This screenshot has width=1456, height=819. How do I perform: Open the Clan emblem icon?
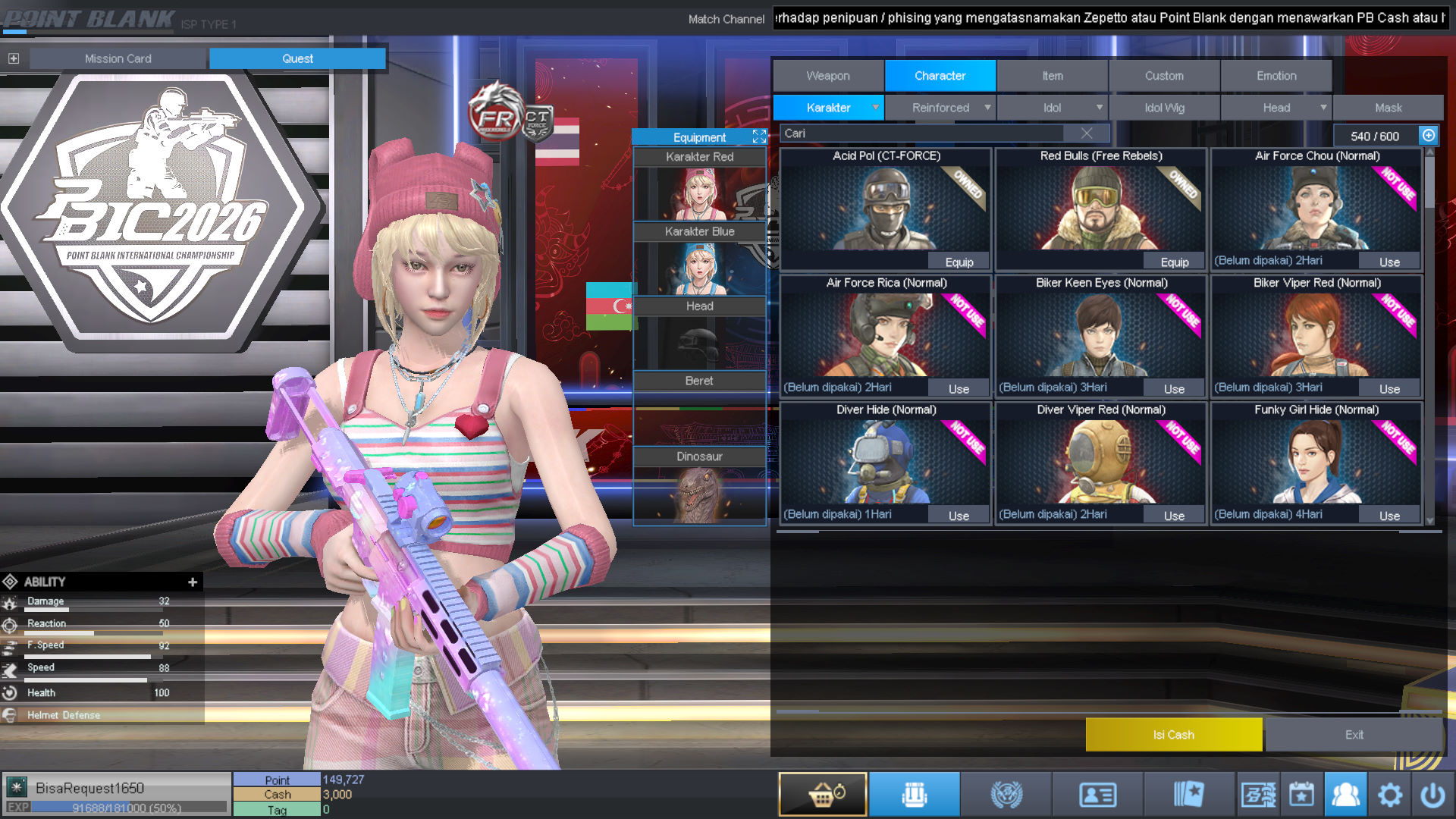1006,794
